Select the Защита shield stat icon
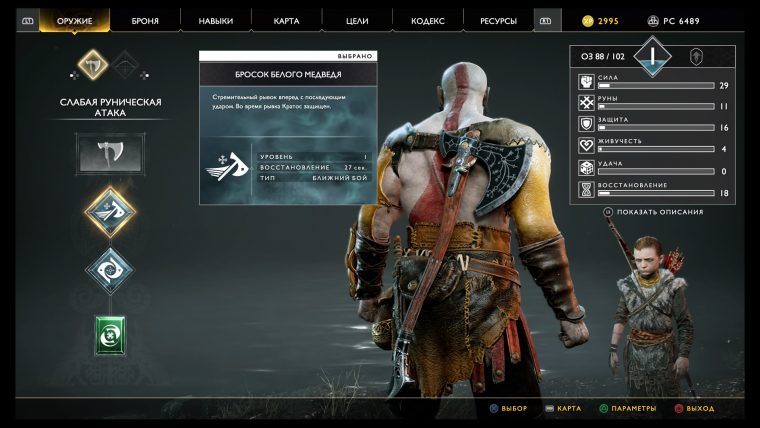The image size is (760, 428). click(x=587, y=124)
